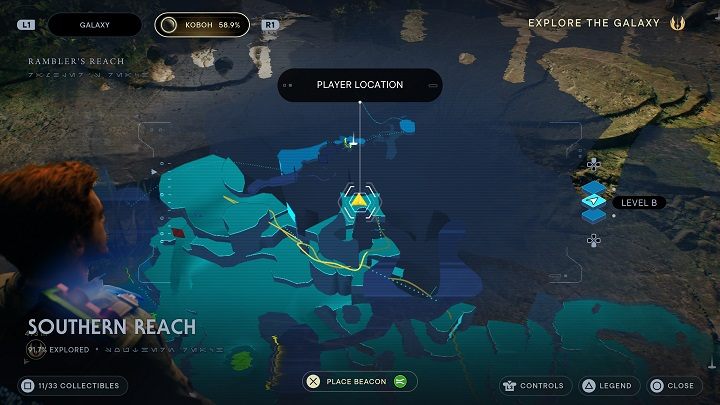Show the Controls help
The width and height of the screenshot is (720, 405).
535,385
